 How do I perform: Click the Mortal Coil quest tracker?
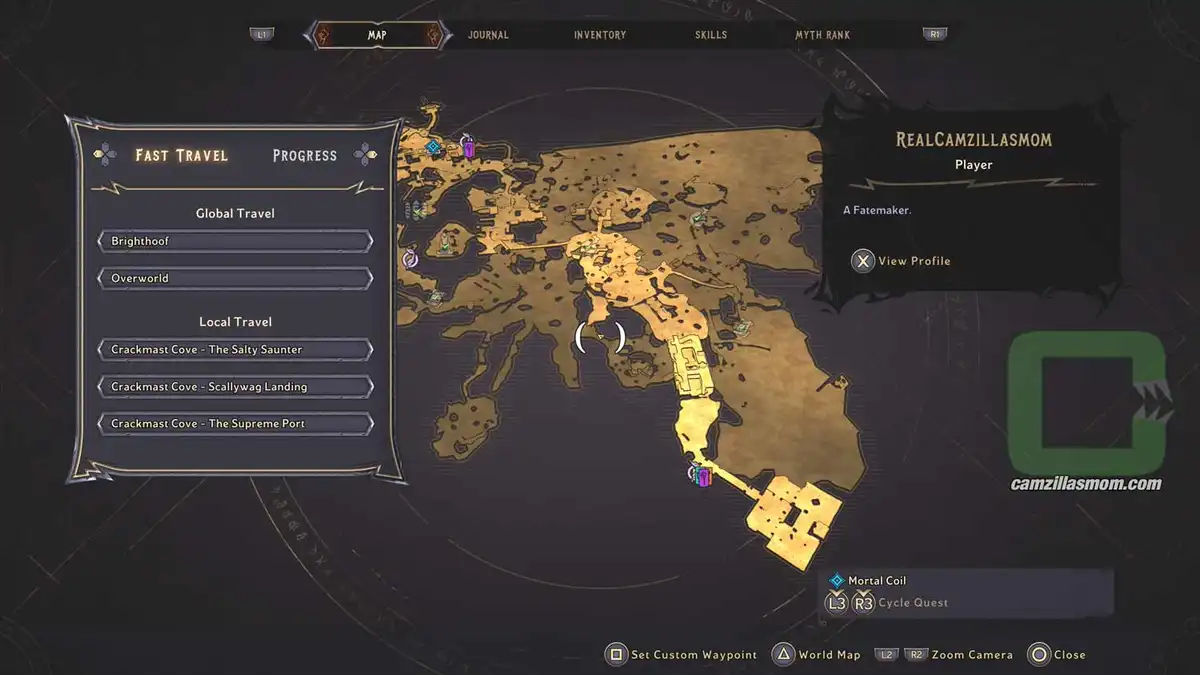(x=877, y=581)
